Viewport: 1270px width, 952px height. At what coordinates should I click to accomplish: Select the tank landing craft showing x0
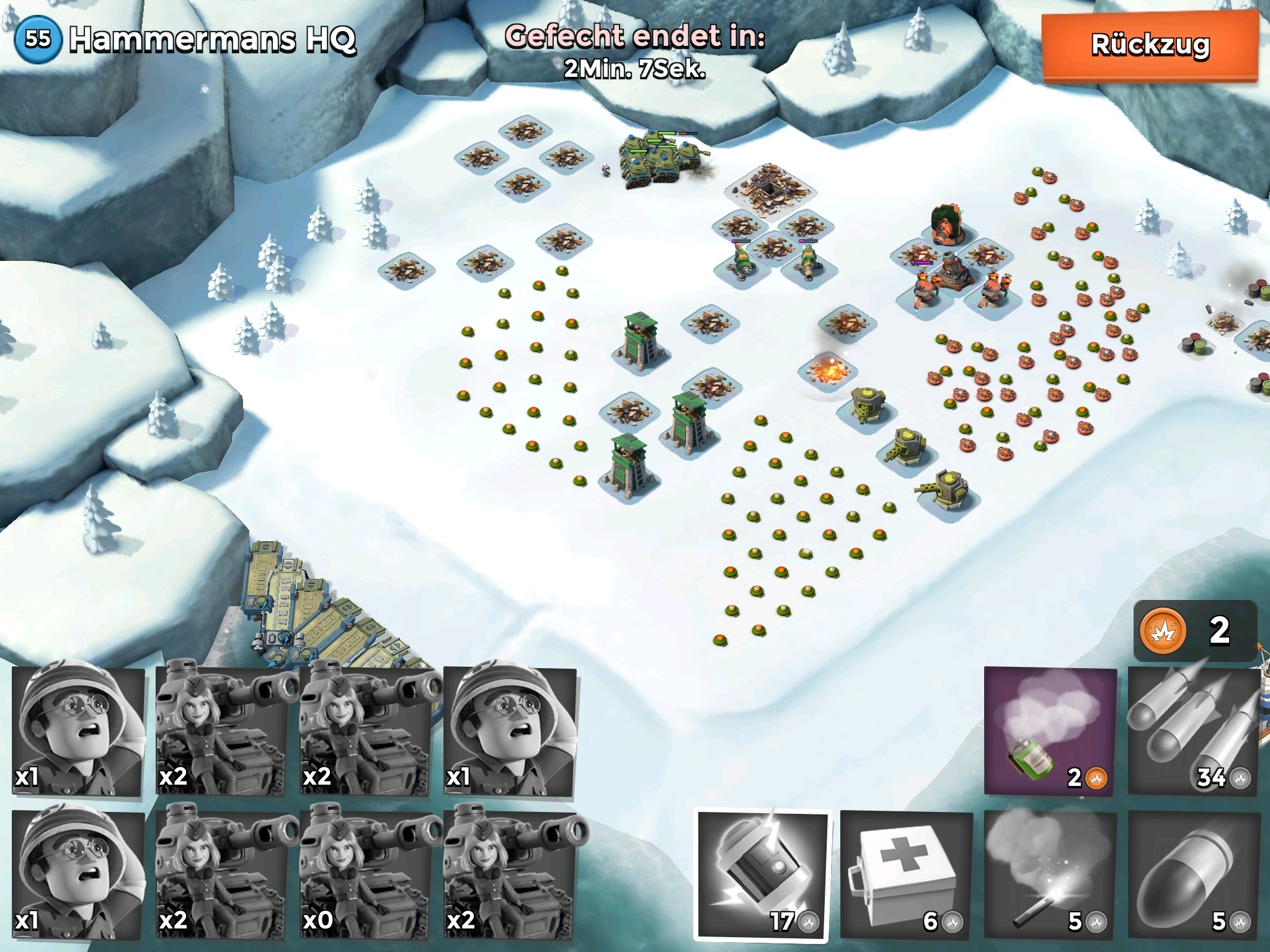(366, 875)
